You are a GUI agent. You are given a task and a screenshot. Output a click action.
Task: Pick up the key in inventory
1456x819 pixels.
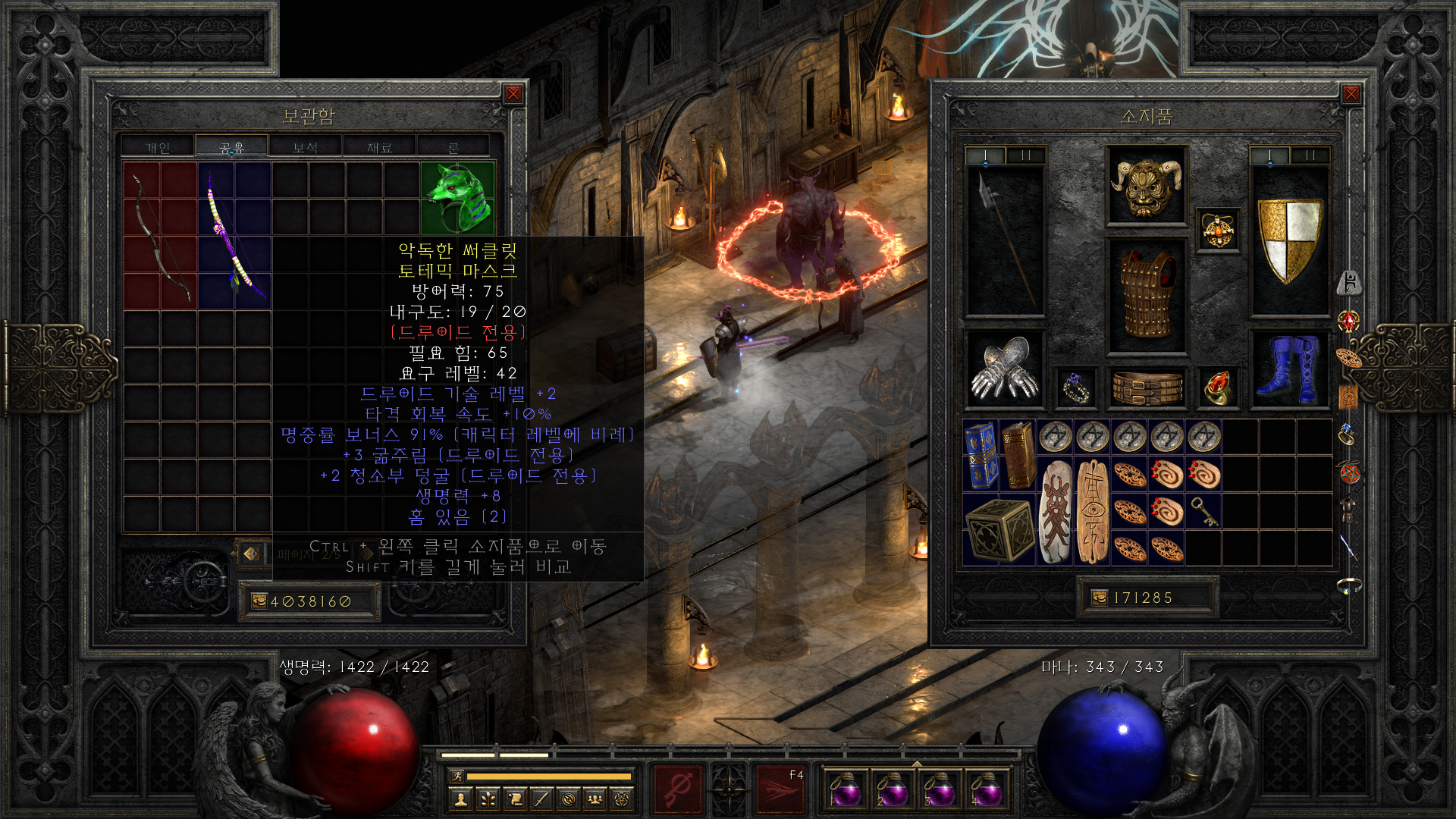point(1203,511)
